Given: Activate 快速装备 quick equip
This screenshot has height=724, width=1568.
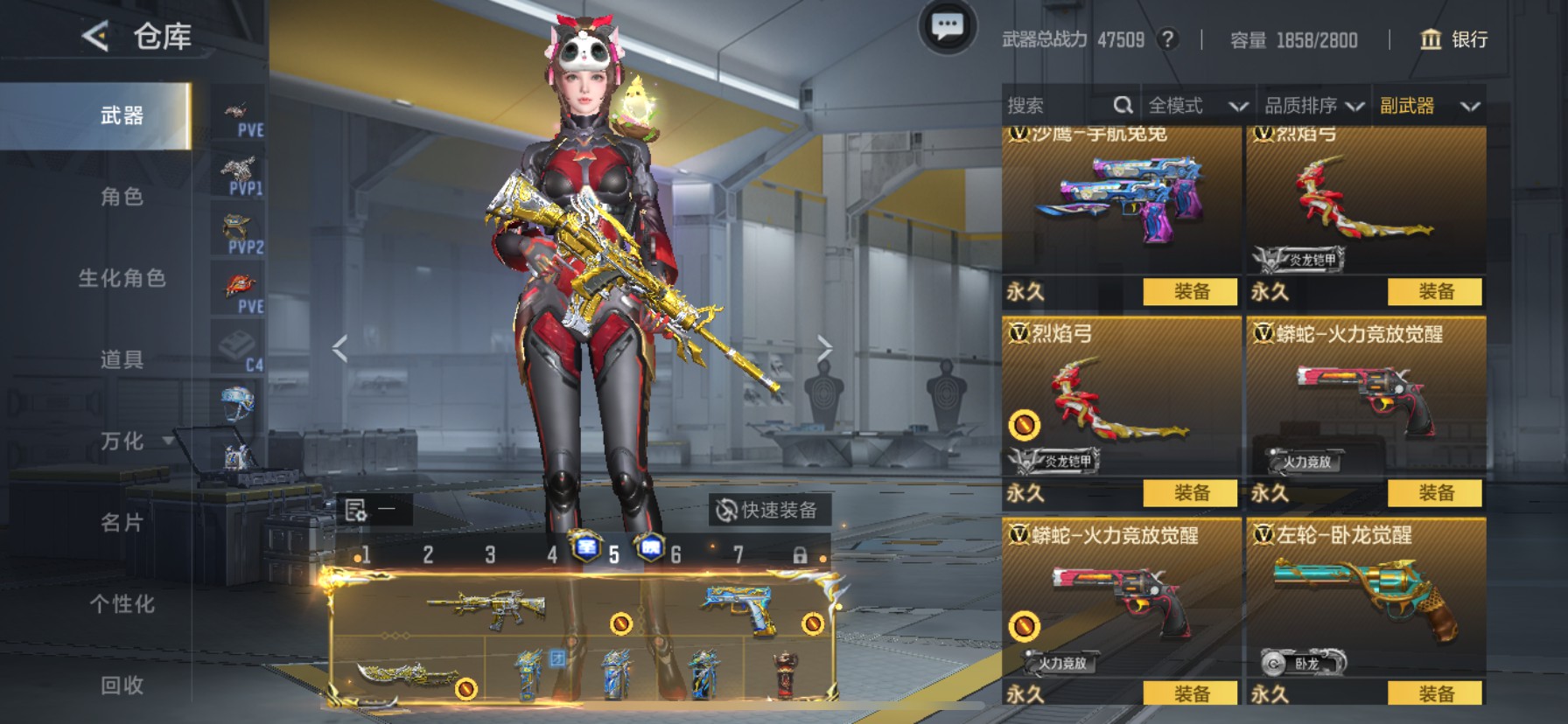Looking at the screenshot, I should [768, 510].
